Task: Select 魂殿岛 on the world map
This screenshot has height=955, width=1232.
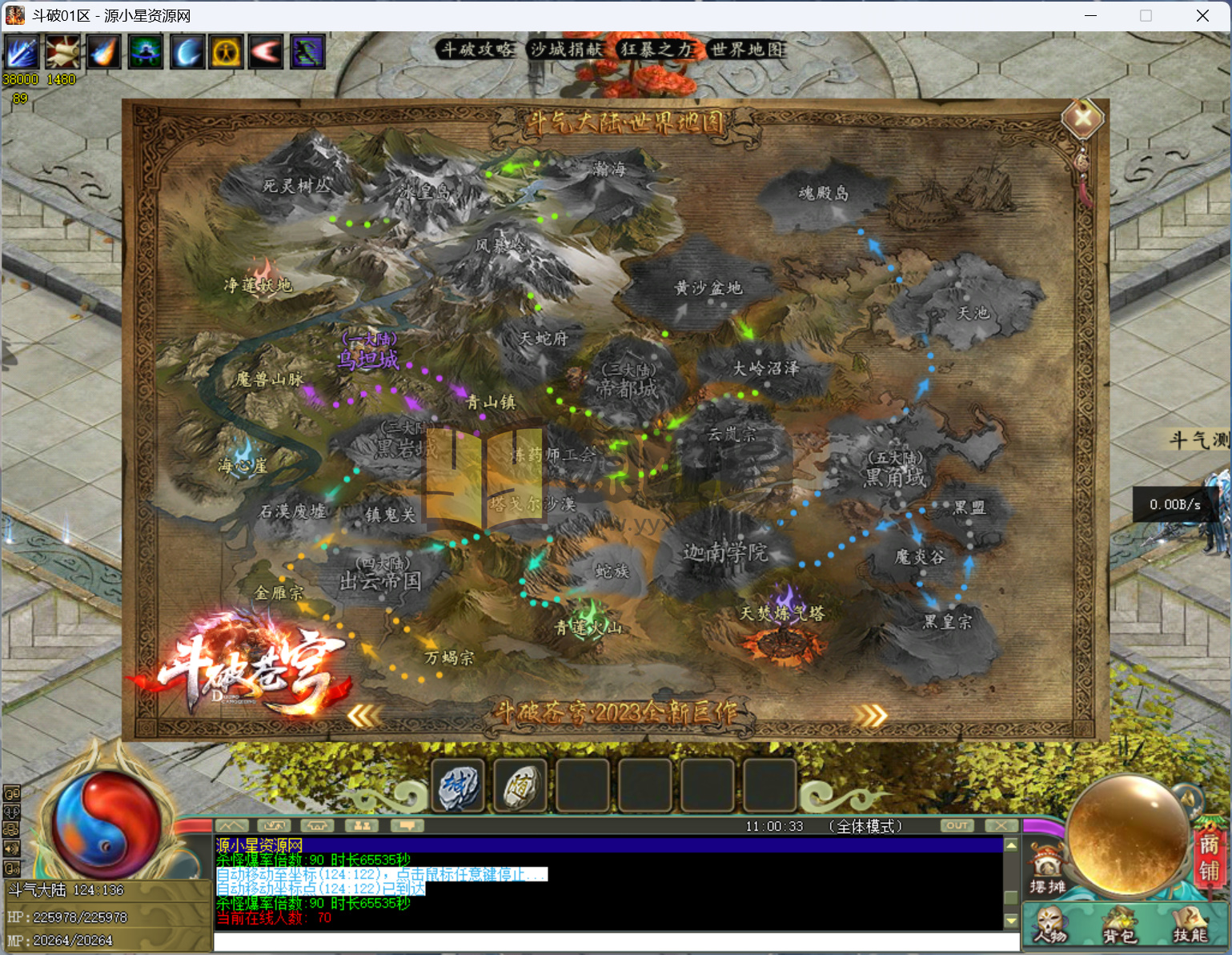Action: pos(824,193)
